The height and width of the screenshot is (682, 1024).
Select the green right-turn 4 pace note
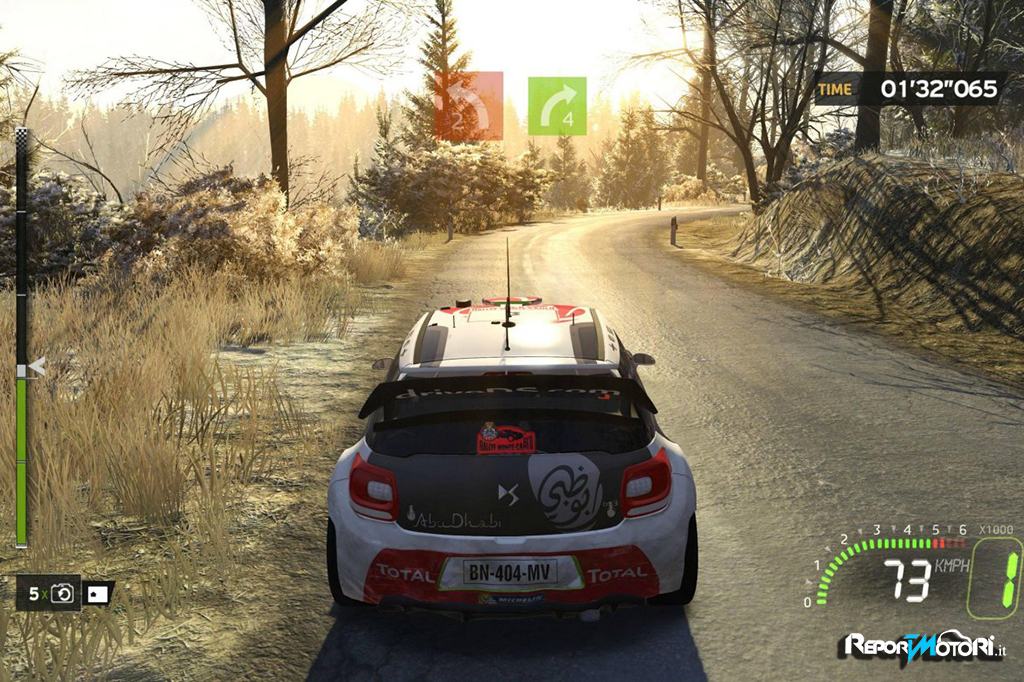(557, 106)
